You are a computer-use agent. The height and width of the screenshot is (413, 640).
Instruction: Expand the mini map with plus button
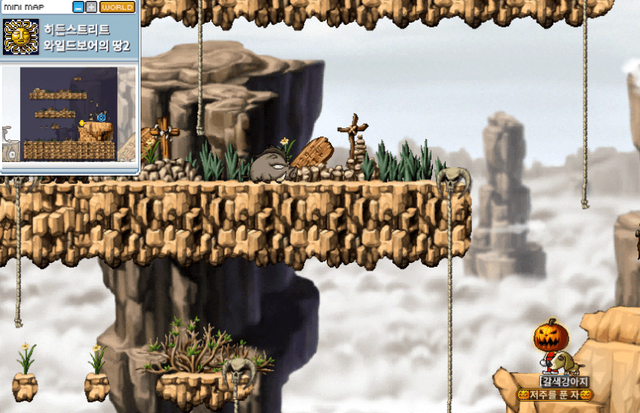coord(91,7)
